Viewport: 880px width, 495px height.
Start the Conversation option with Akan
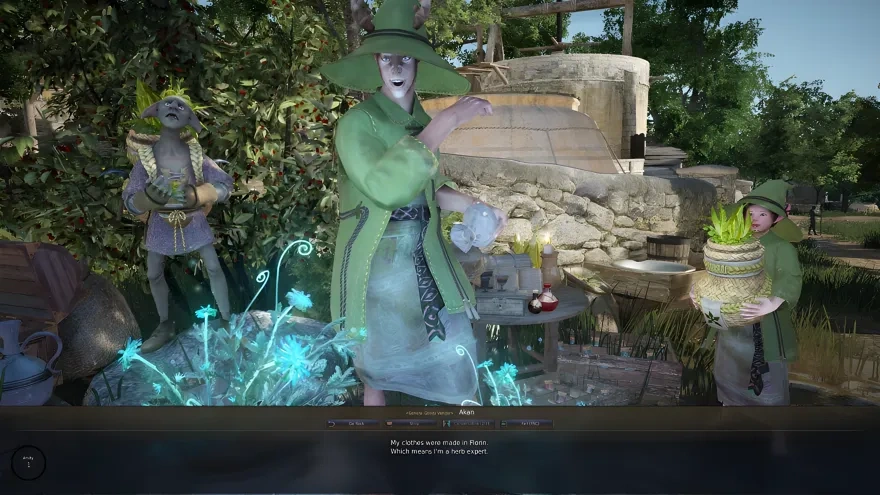pyautogui.click(x=469, y=424)
